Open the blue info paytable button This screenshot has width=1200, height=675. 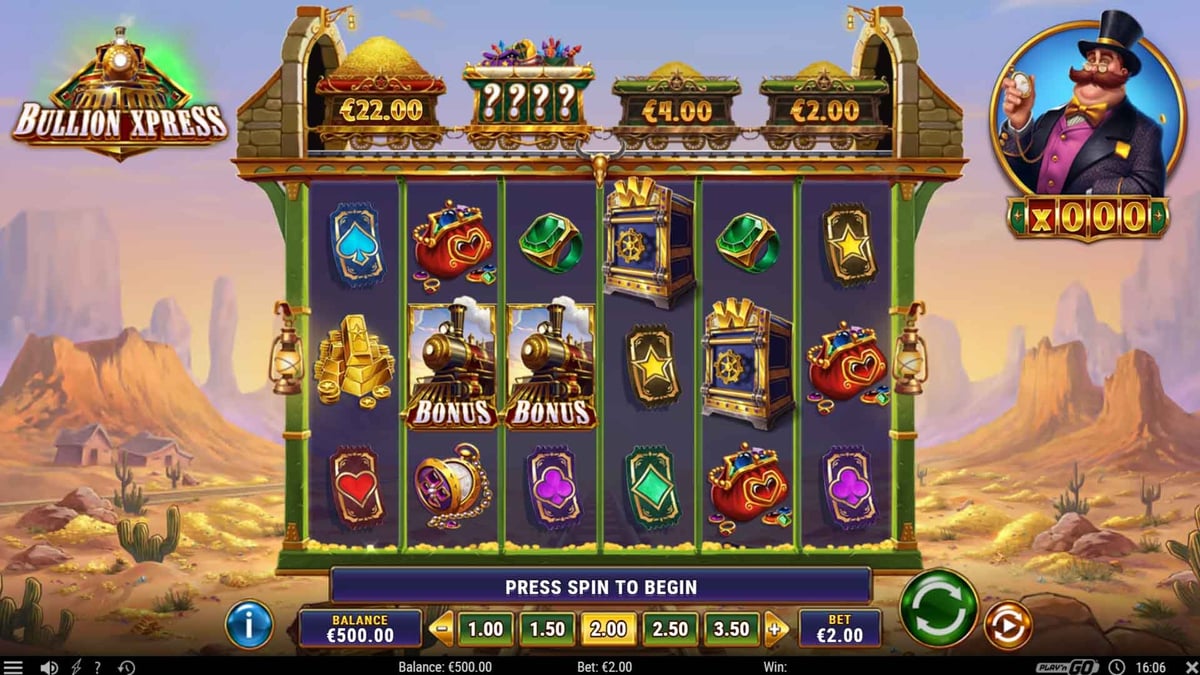click(x=249, y=625)
